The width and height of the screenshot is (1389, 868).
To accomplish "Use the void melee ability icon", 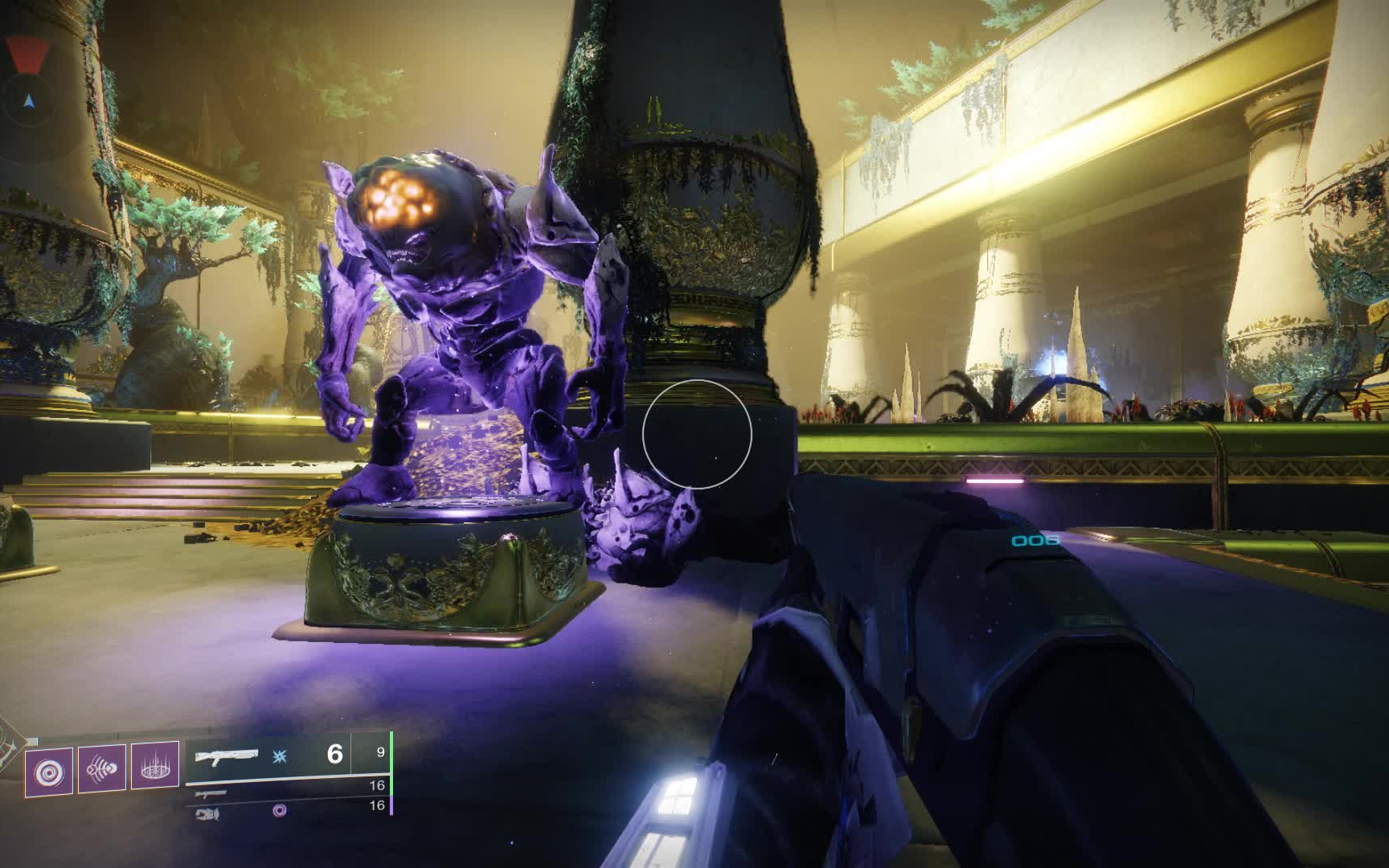I will [x=102, y=769].
